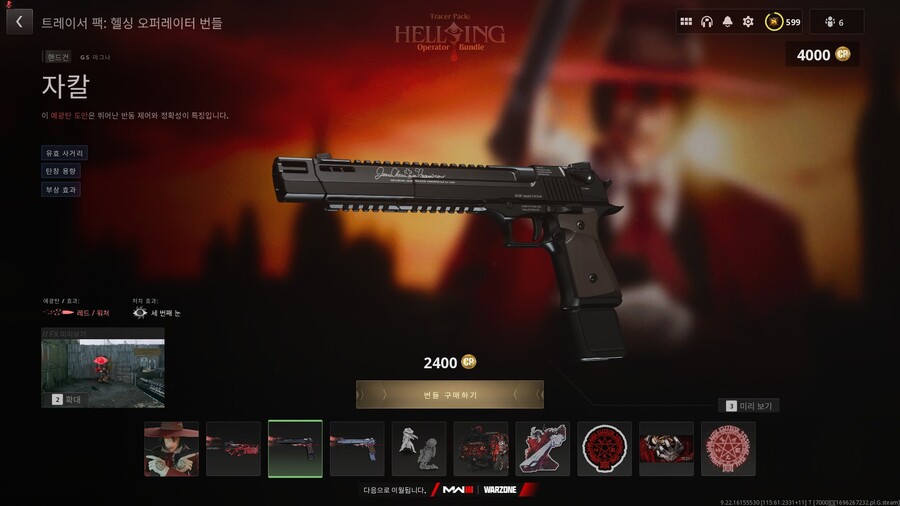This screenshot has height=506, width=900.
Task: Select the red circular seal emblem thumbnail
Action: pos(604,448)
